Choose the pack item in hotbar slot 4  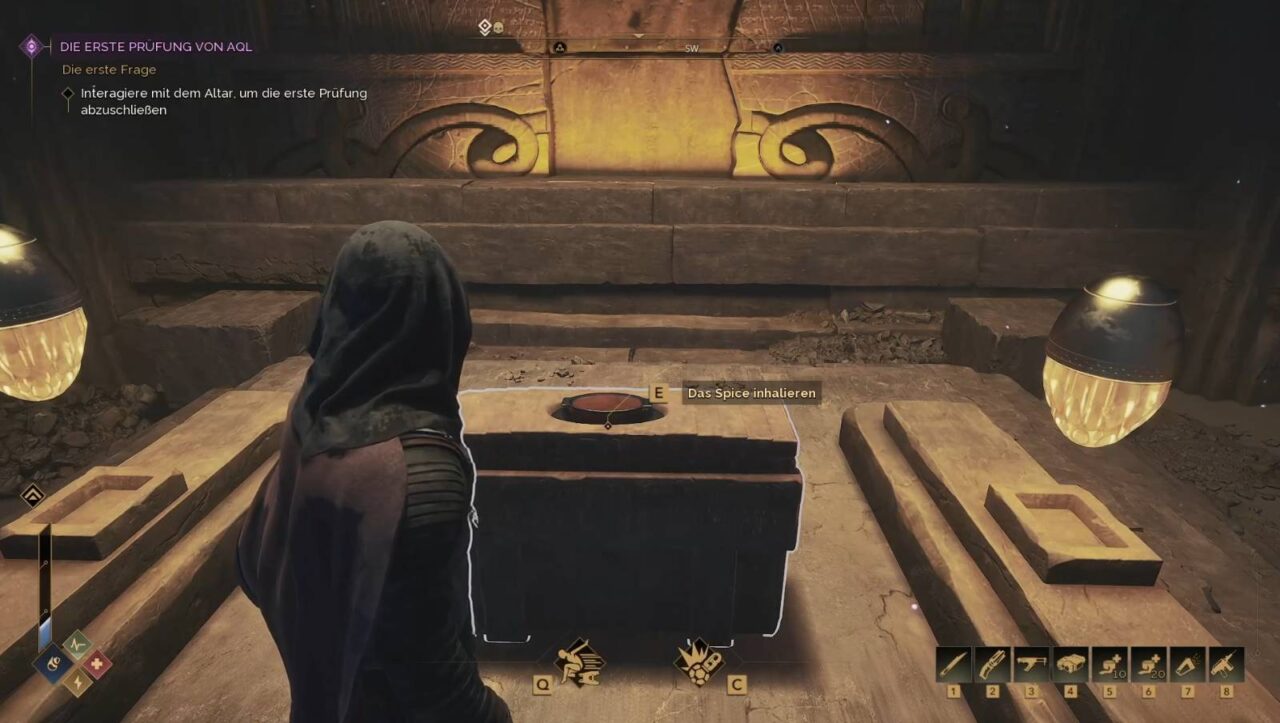(1070, 665)
